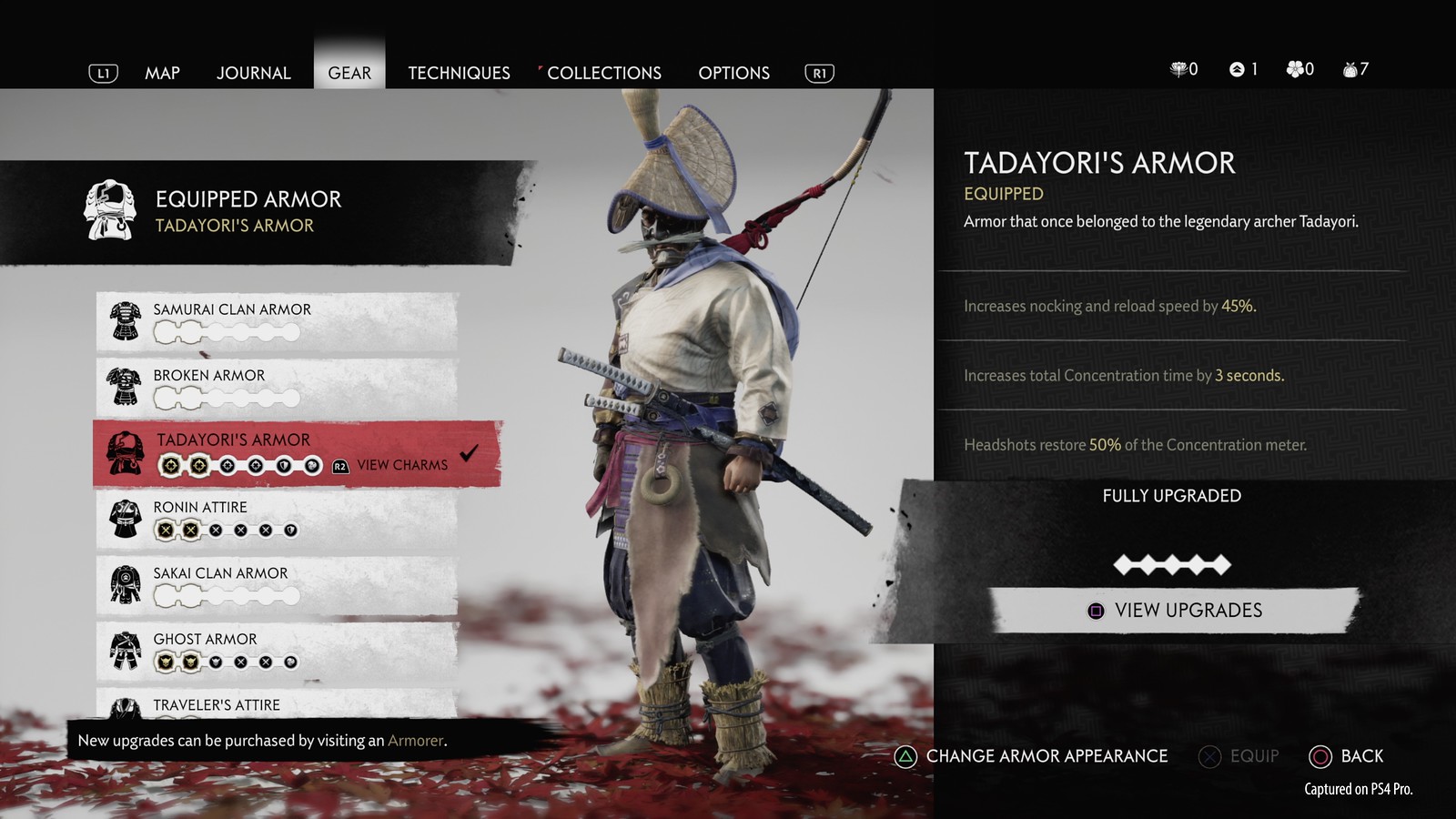Select the Gear tab
Image resolution: width=1456 pixels, height=819 pixels.
pyautogui.click(x=349, y=73)
